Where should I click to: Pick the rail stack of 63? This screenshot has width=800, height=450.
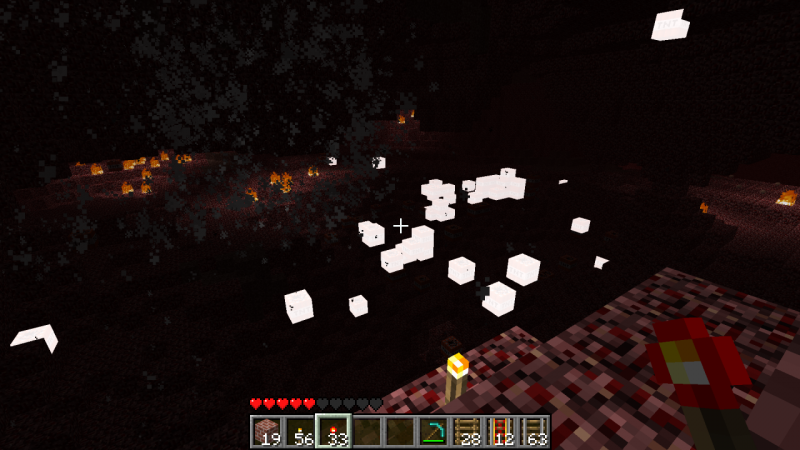pyautogui.click(x=533, y=431)
